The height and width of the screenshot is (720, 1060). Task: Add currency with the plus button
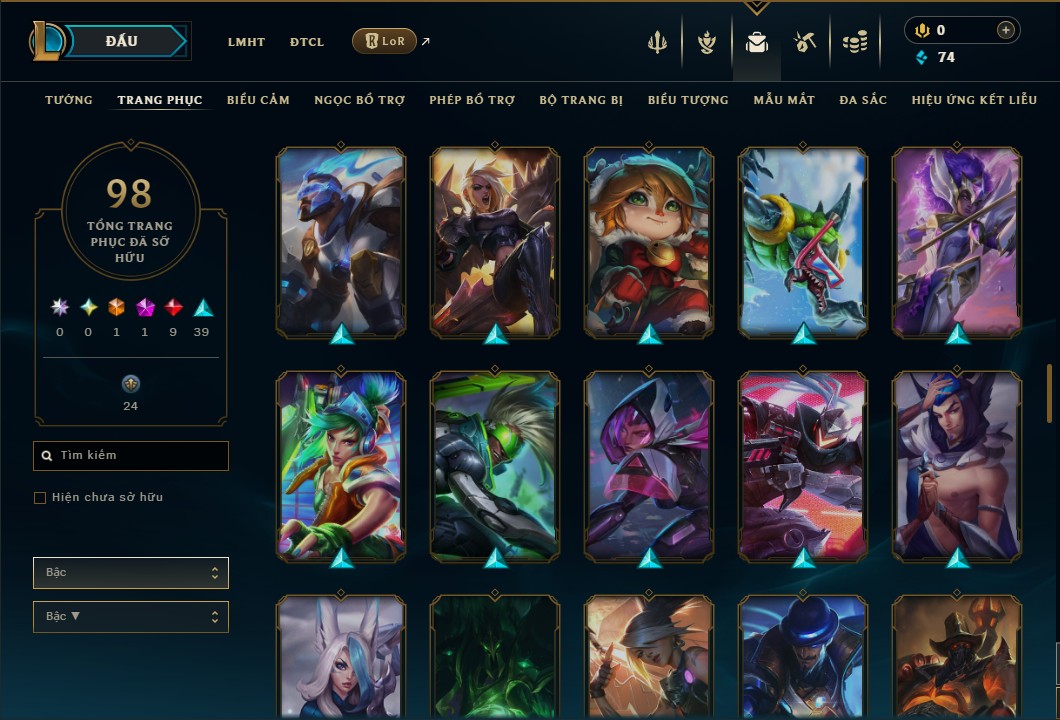click(x=1005, y=31)
